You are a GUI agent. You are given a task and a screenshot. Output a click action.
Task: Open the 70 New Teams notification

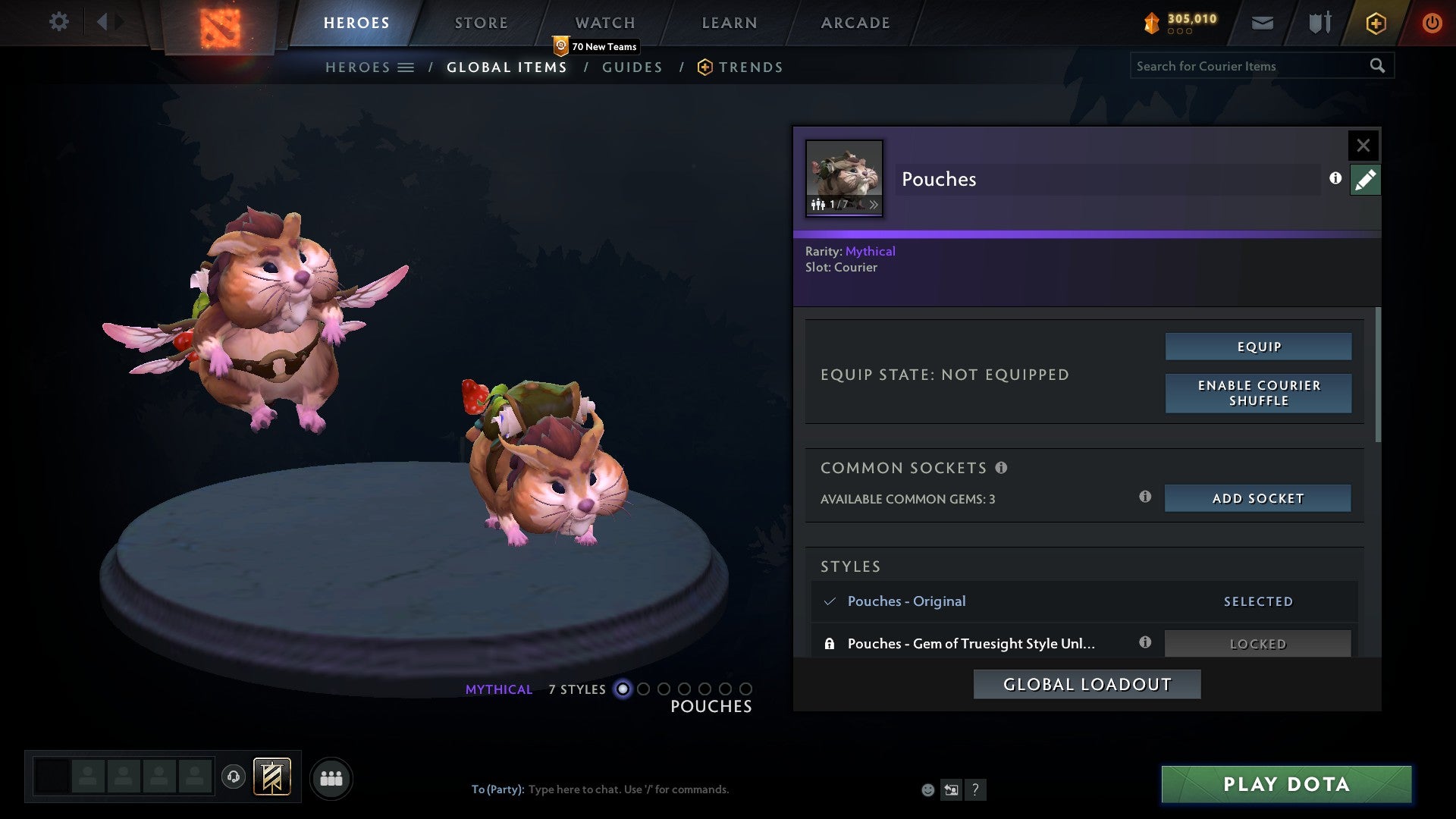click(598, 45)
